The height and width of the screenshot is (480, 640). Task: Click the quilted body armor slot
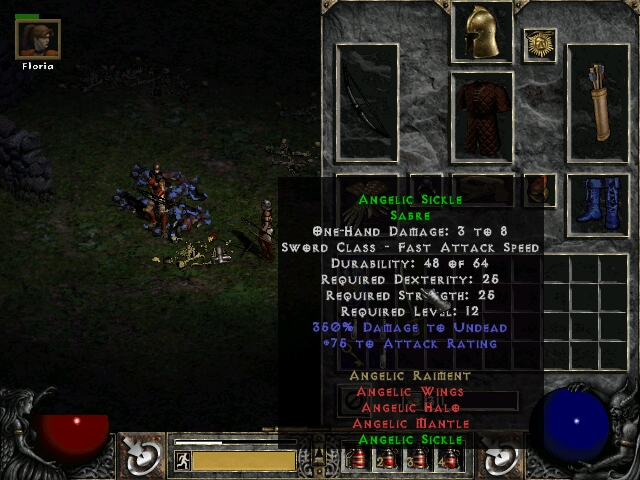(x=482, y=116)
